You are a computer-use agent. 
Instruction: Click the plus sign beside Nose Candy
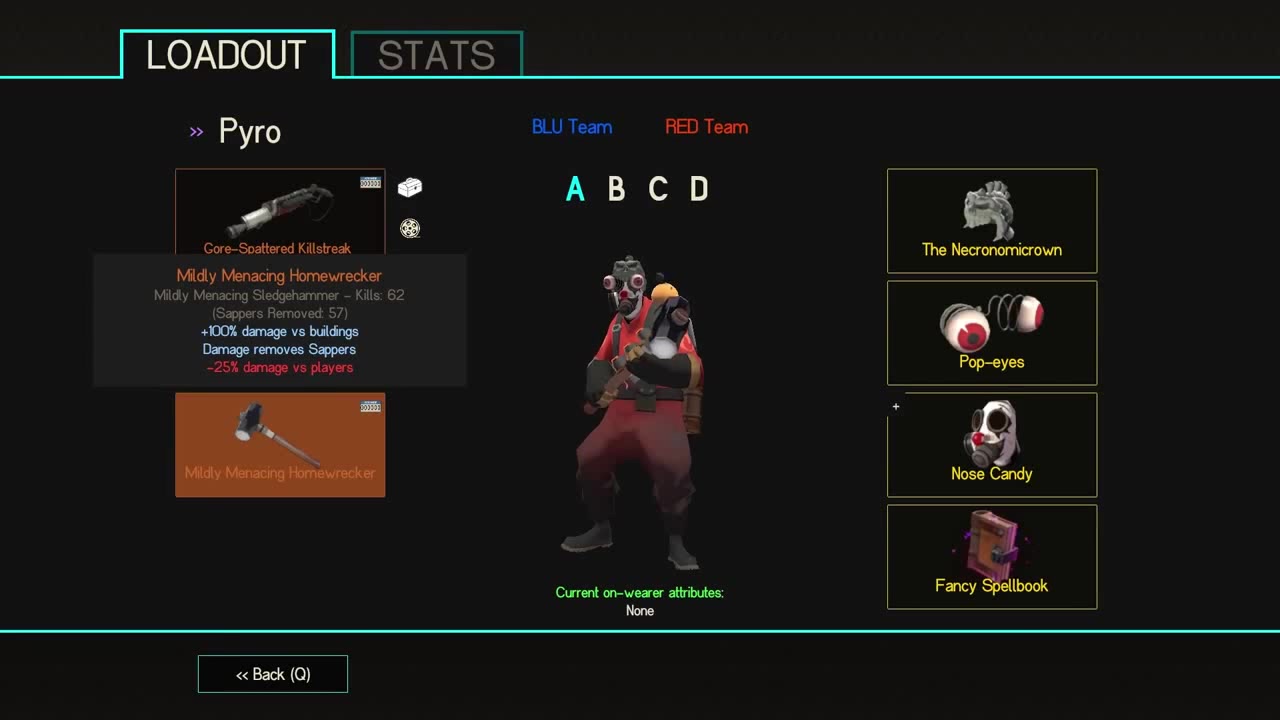[895, 407]
